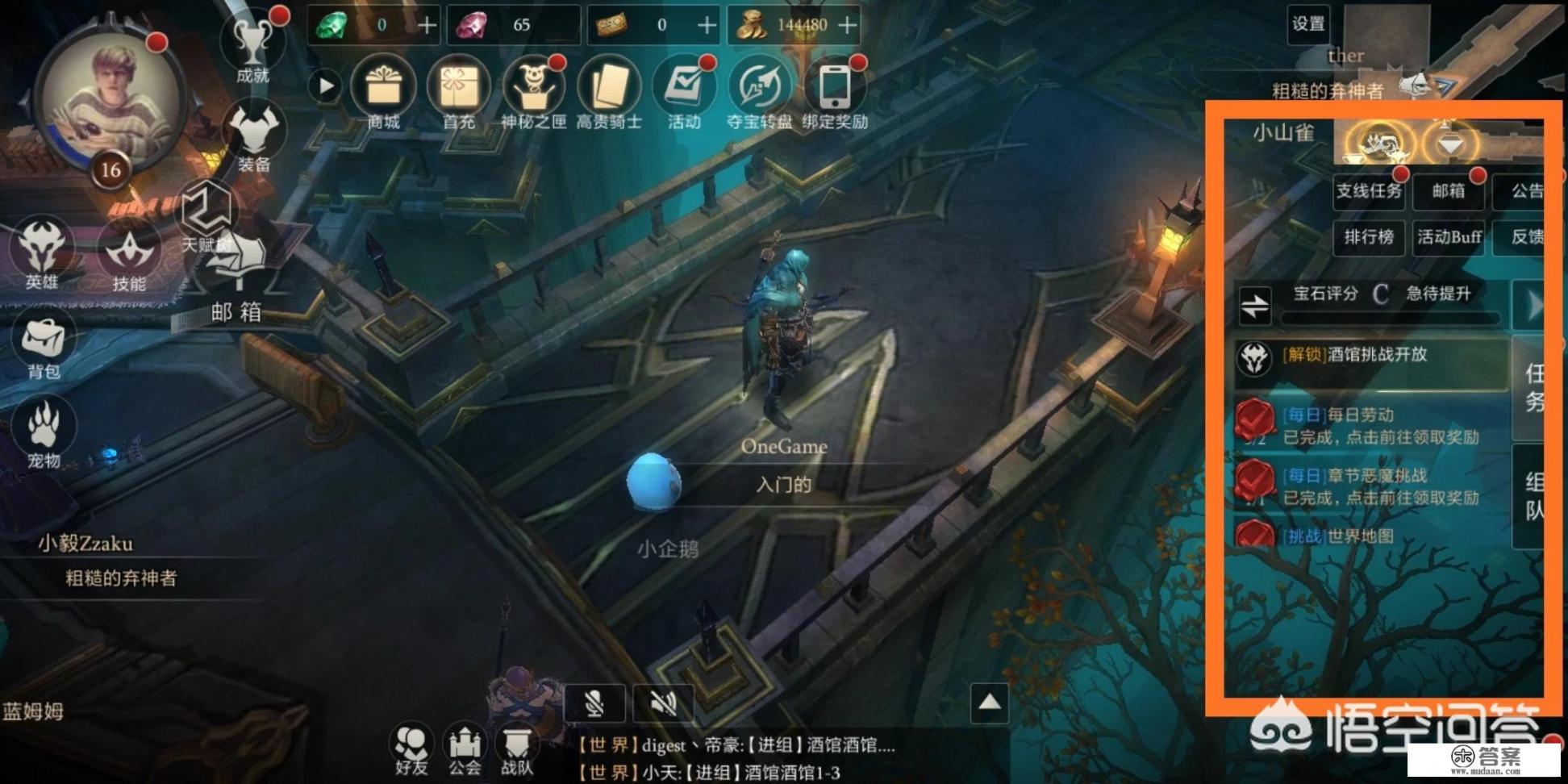
Task: Open the 支线任务 side quests button
Action: [1369, 191]
